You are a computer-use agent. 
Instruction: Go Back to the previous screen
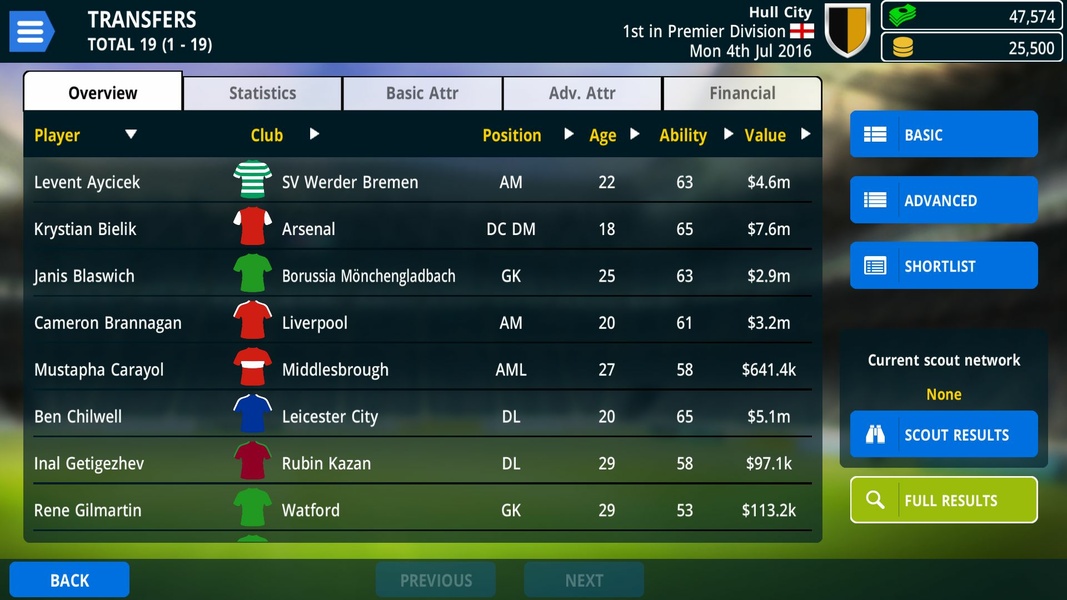(x=69, y=580)
